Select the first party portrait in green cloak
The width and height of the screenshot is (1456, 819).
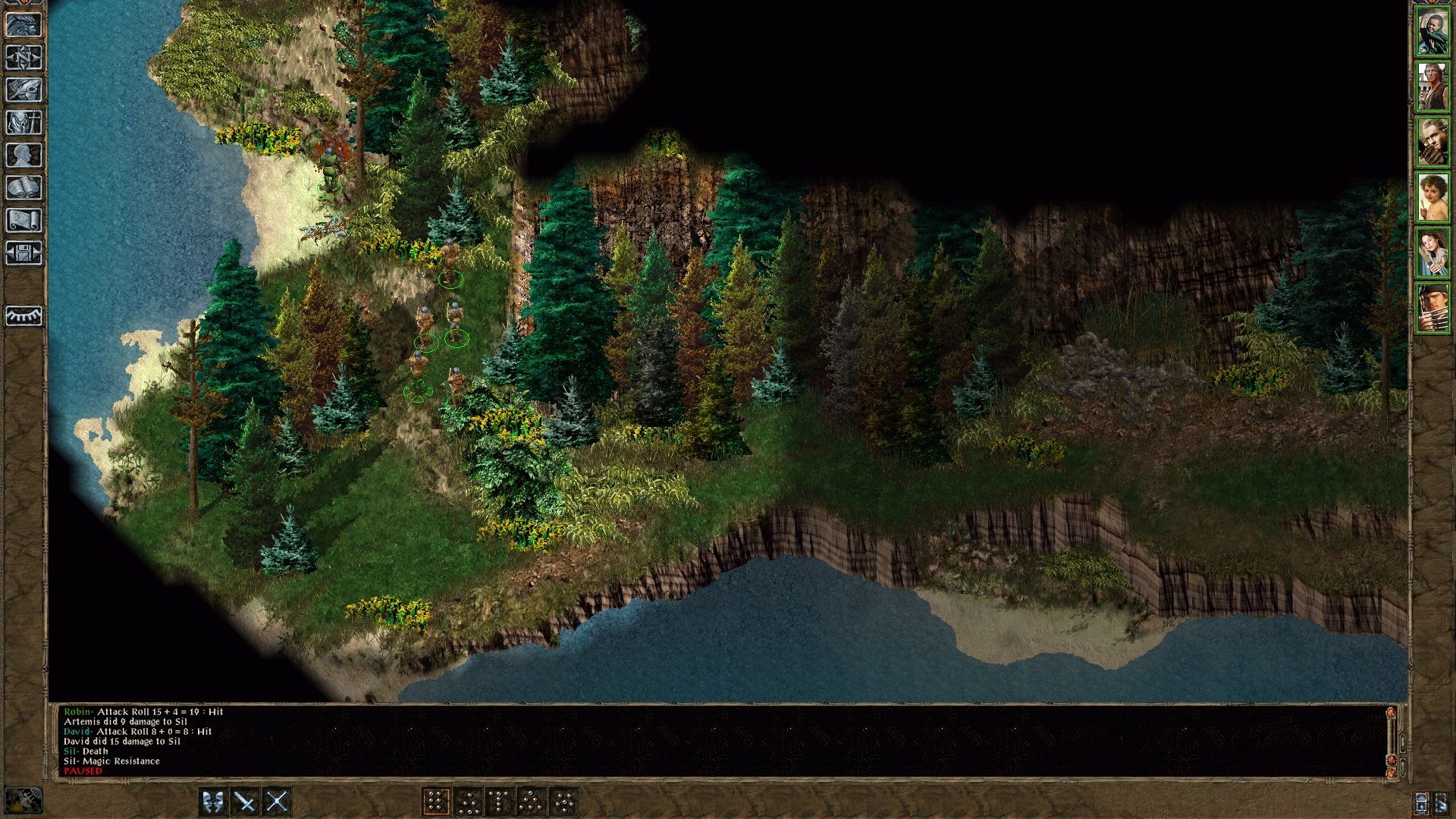point(1432,33)
